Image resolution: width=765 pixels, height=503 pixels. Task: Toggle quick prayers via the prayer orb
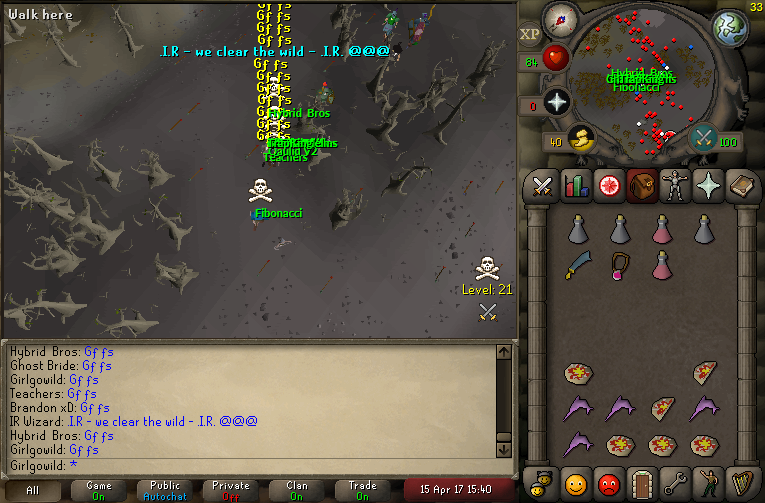point(556,101)
